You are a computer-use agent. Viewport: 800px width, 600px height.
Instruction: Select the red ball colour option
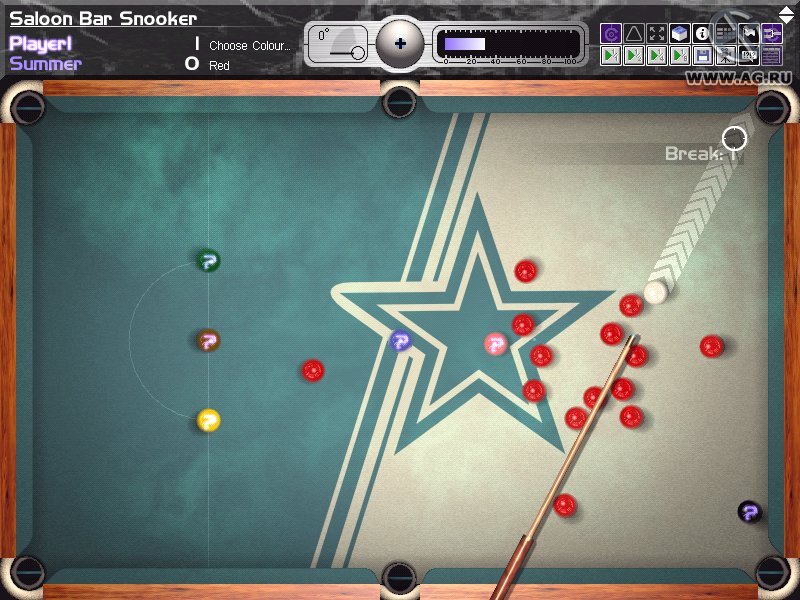[x=219, y=66]
